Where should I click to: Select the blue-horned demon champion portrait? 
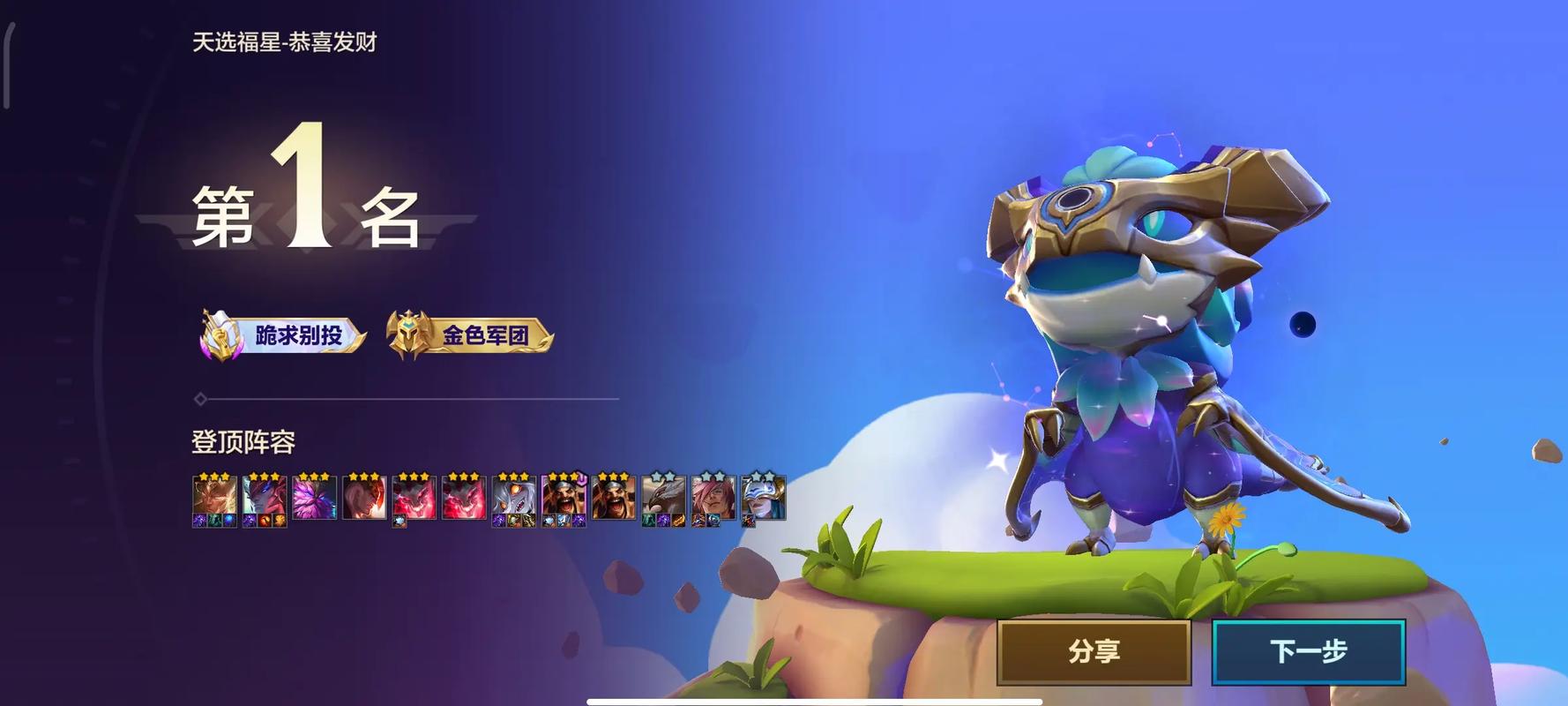tap(264, 499)
